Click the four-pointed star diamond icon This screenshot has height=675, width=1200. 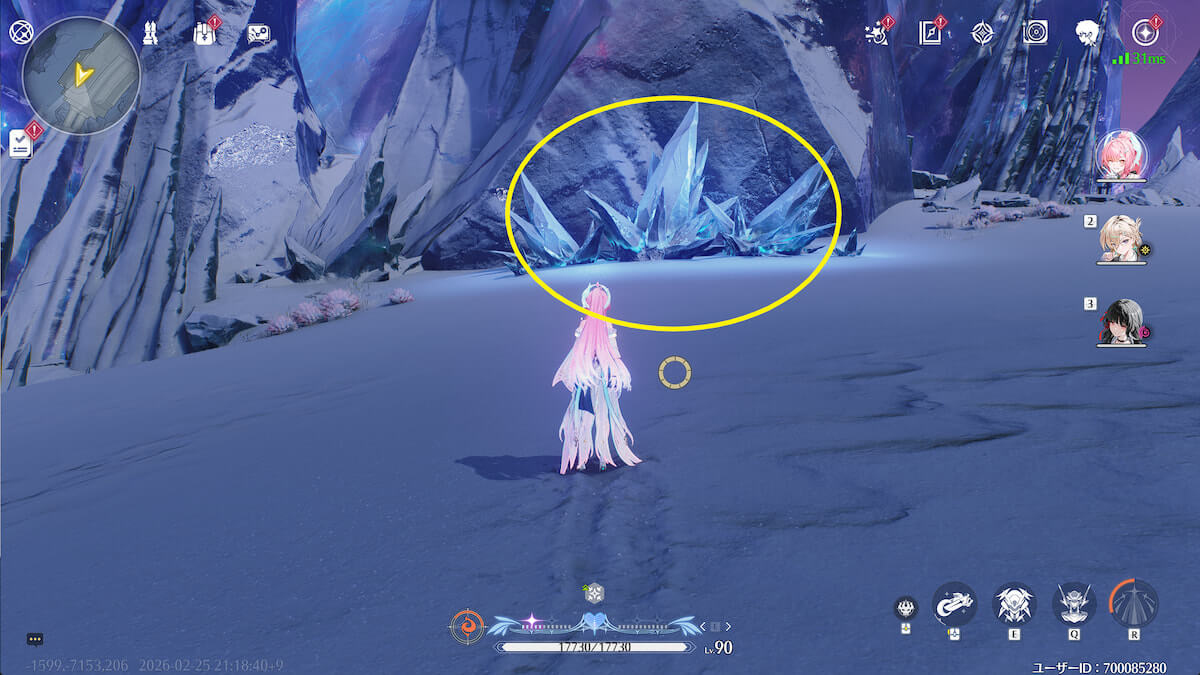(x=984, y=33)
